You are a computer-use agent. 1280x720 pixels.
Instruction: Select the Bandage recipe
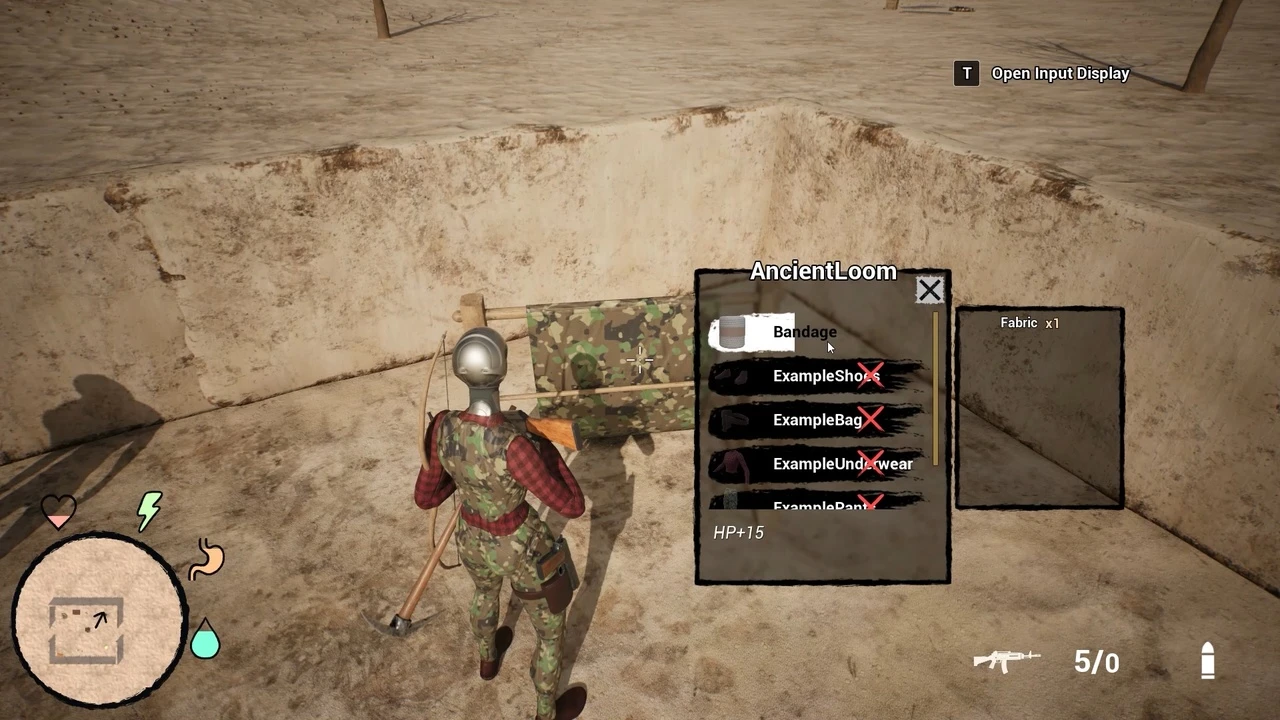pos(804,332)
